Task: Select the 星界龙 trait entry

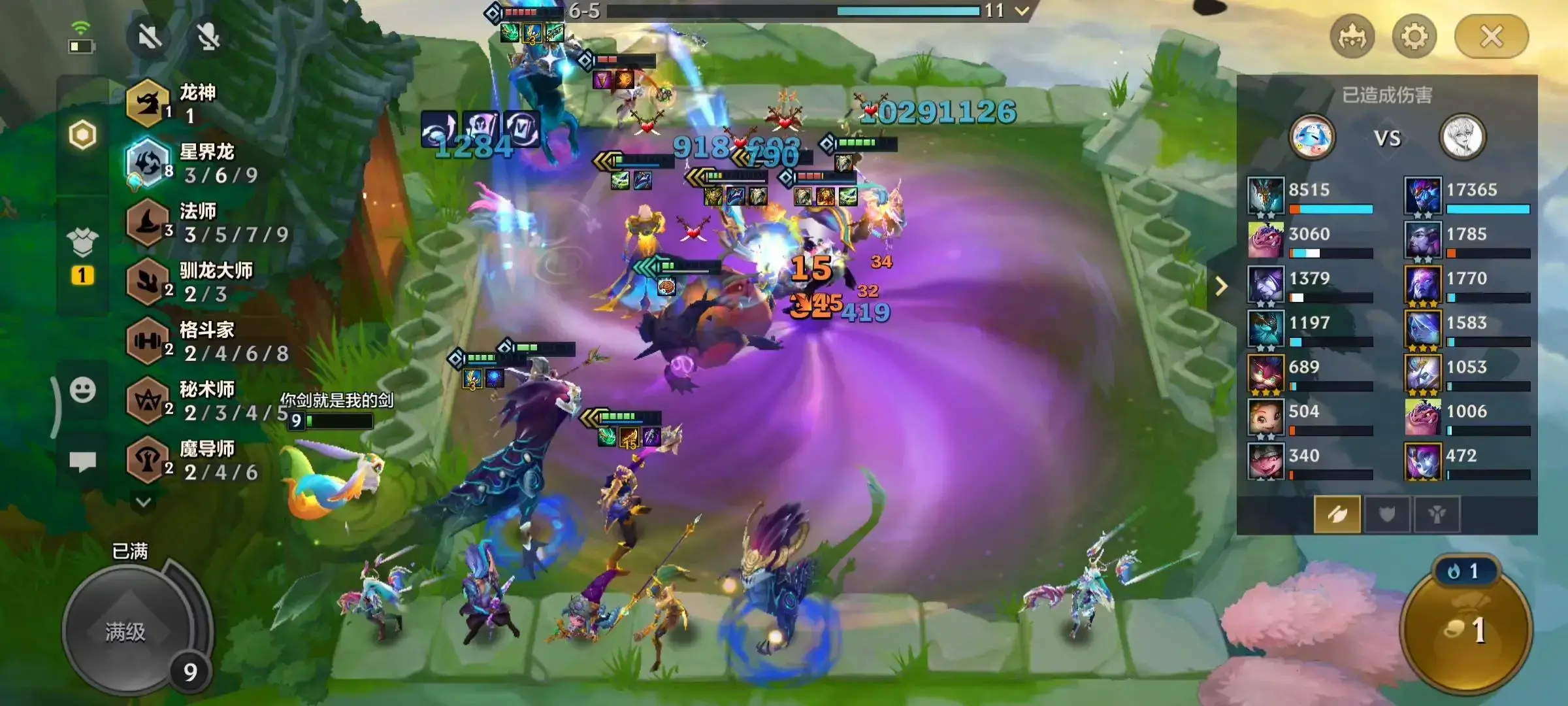Action: click(196, 163)
